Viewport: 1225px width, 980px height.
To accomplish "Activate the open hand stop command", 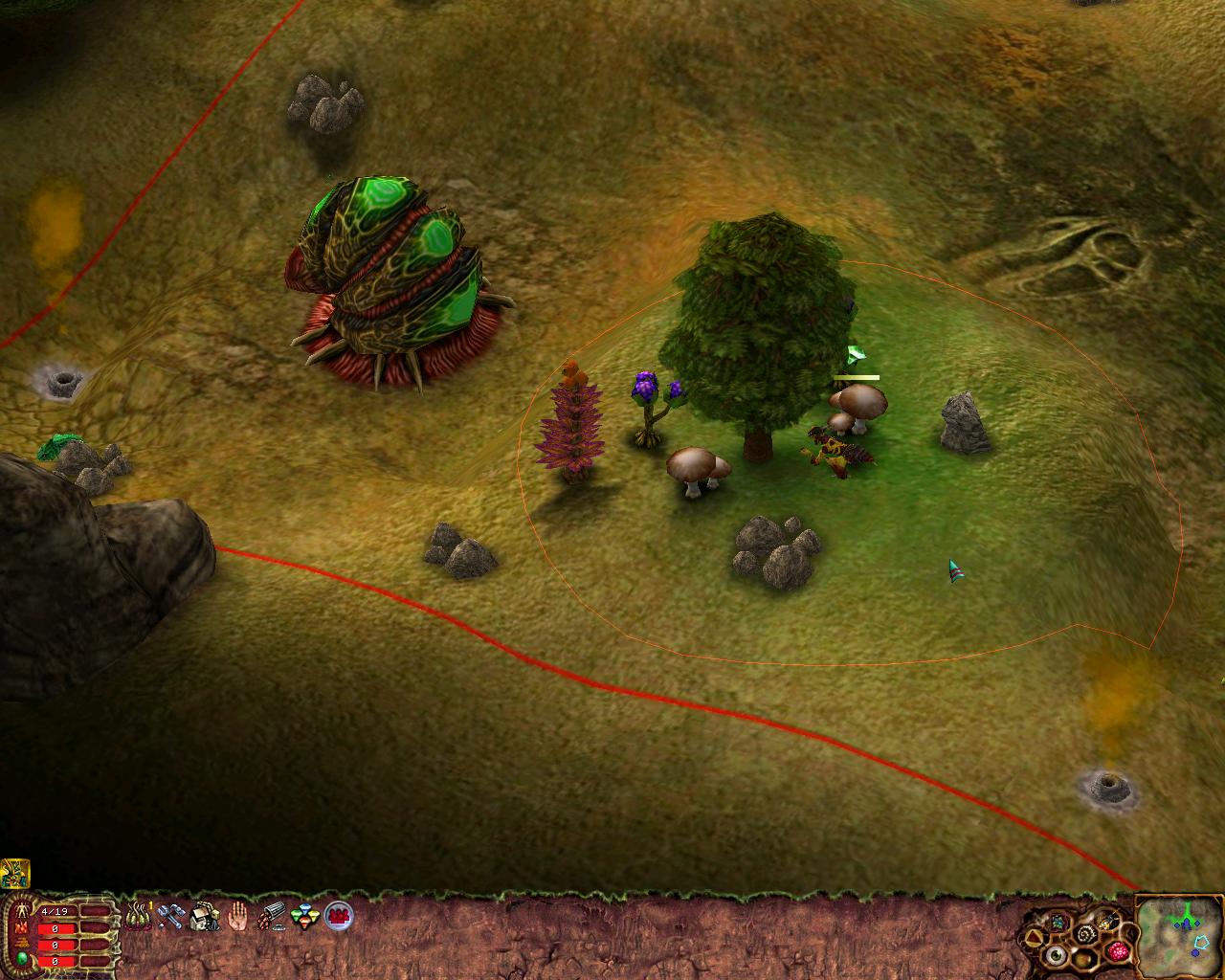I will [x=238, y=917].
